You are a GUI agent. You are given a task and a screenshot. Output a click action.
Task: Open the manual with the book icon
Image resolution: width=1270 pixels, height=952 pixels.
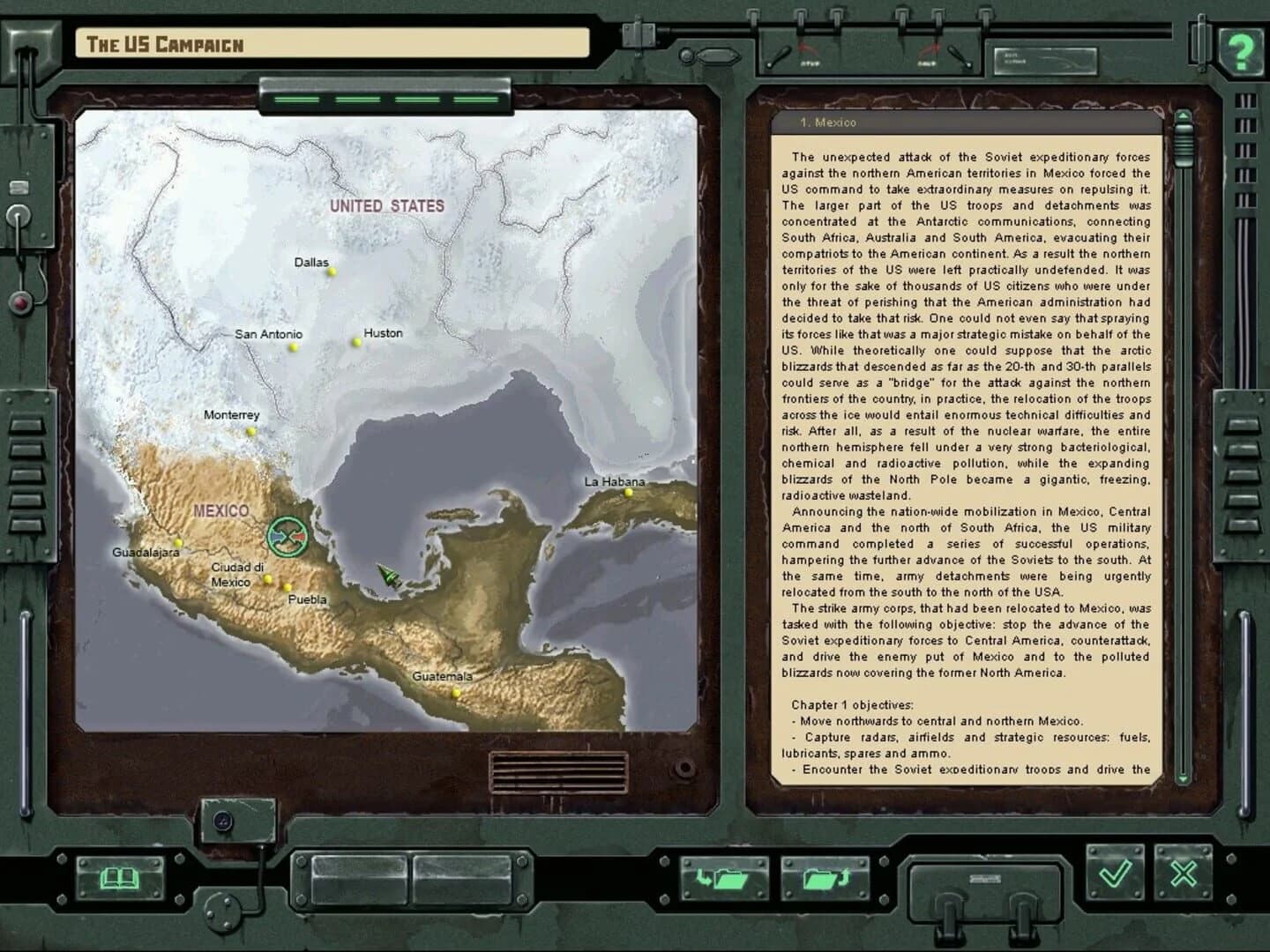pyautogui.click(x=119, y=877)
